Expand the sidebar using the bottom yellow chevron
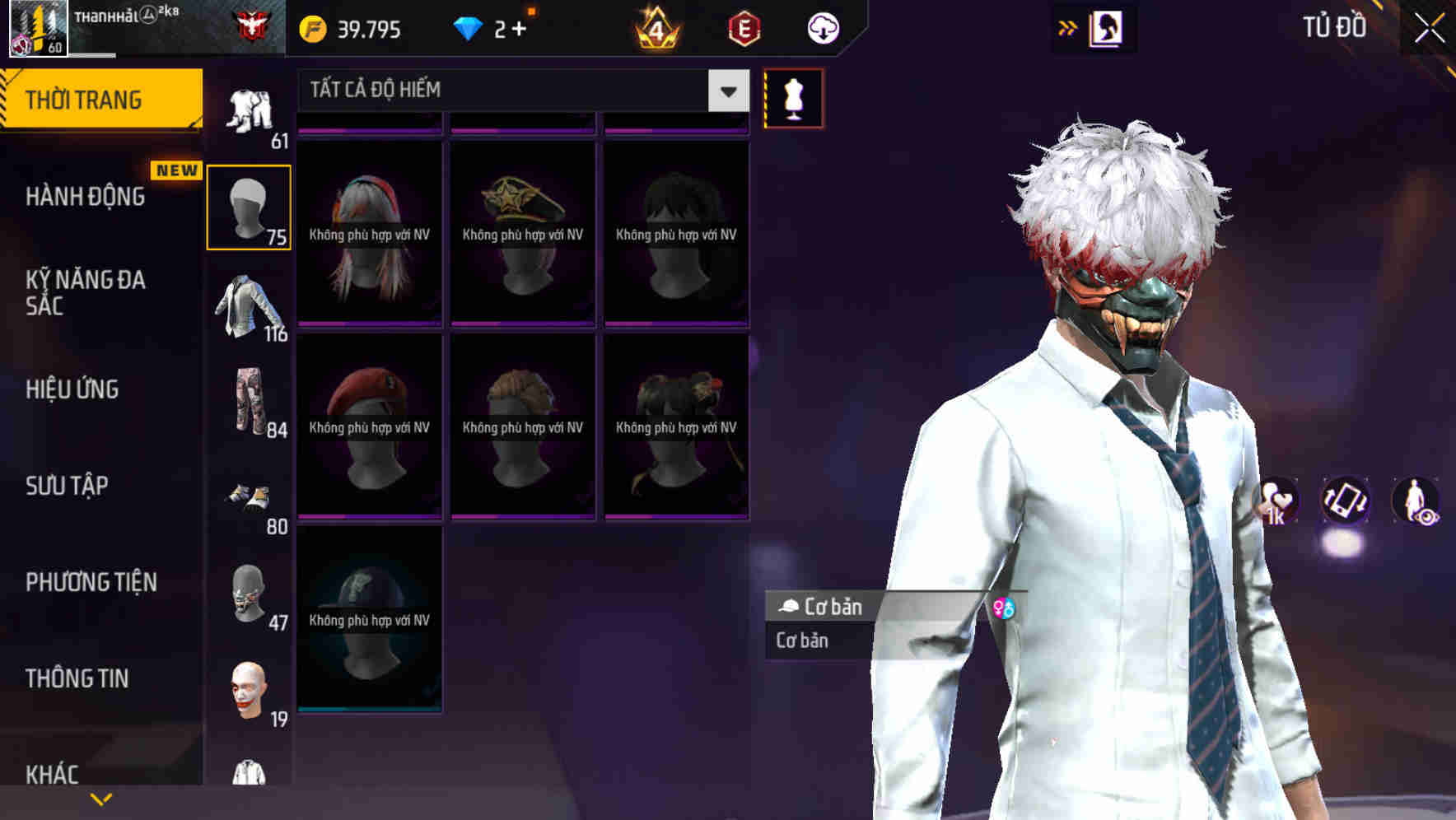Screen dimensions: 1456x820 coord(100,798)
